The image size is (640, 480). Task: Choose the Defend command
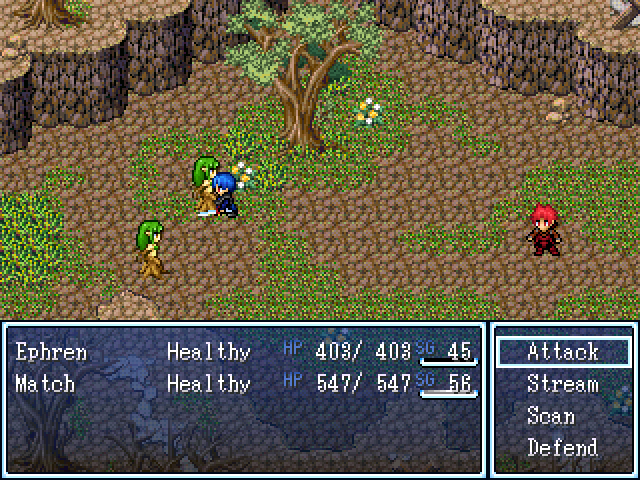point(563,447)
